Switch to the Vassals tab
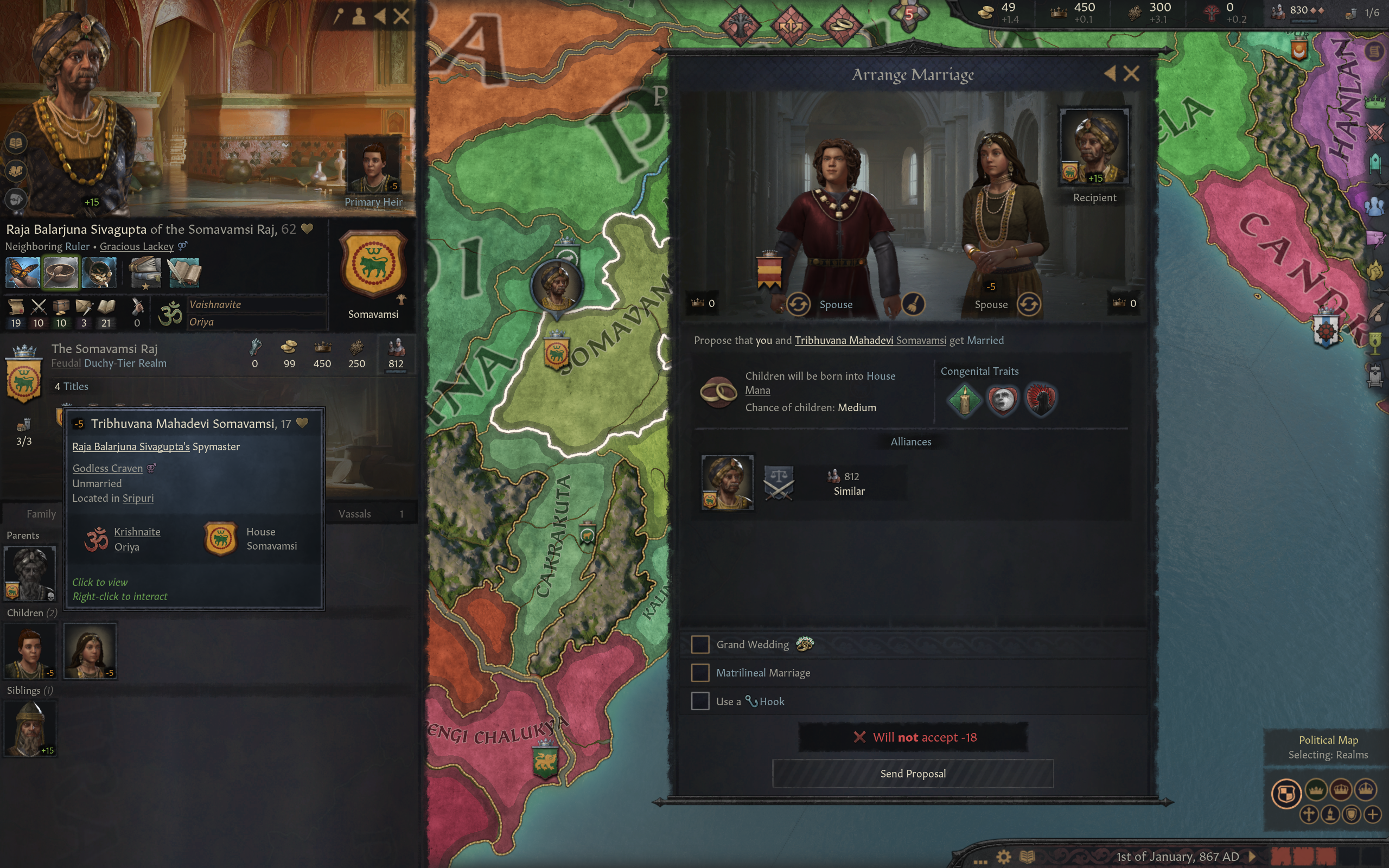 point(355,514)
